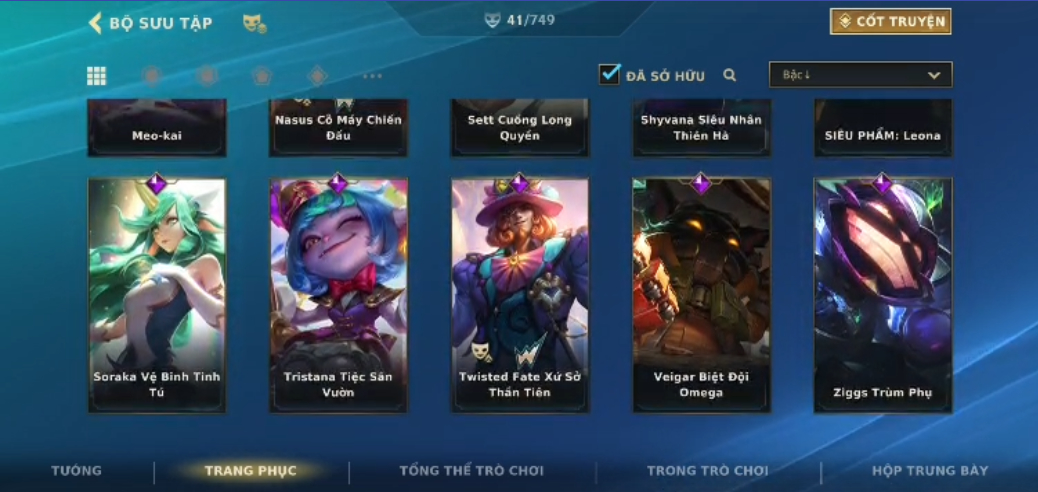This screenshot has height=492, width=1038.
Task: Toggle the Đã Sở Hữu checkbox
Action: point(610,75)
